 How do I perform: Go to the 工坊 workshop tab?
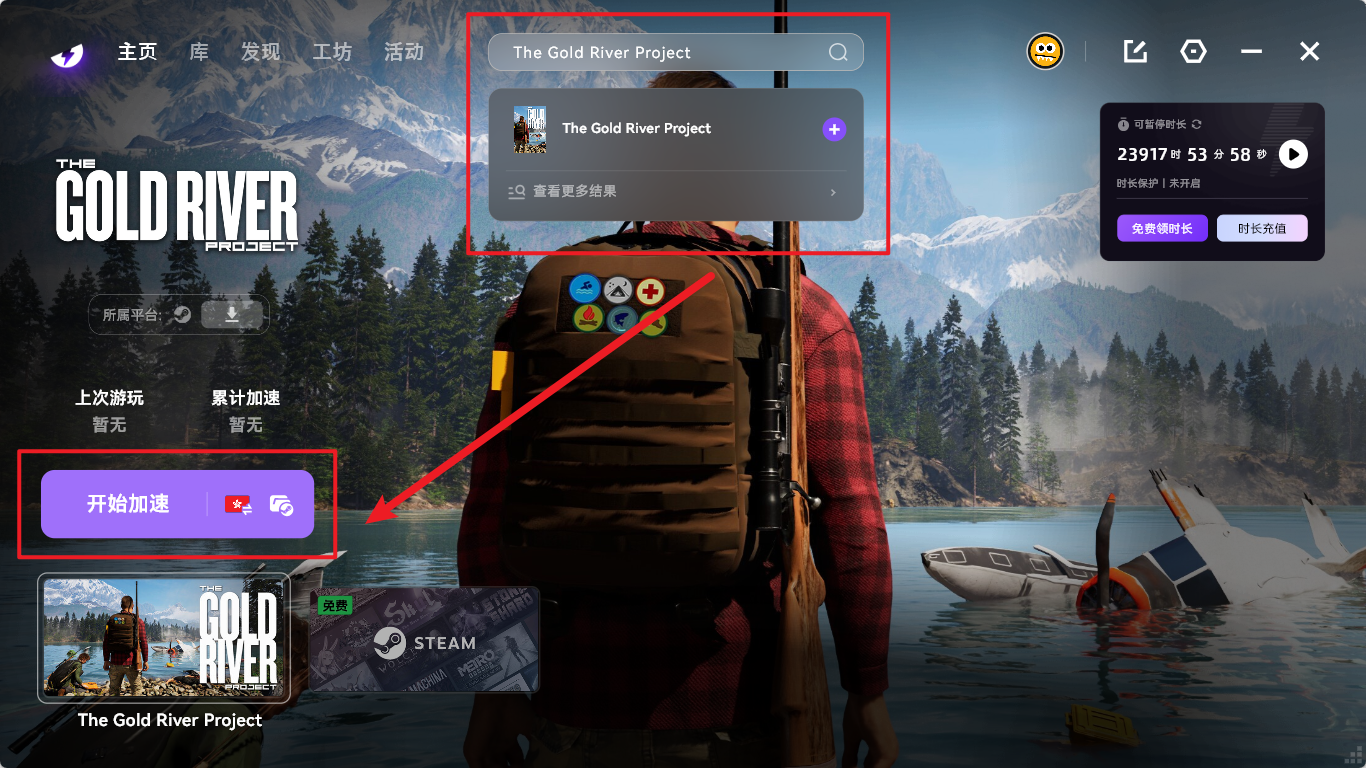332,52
